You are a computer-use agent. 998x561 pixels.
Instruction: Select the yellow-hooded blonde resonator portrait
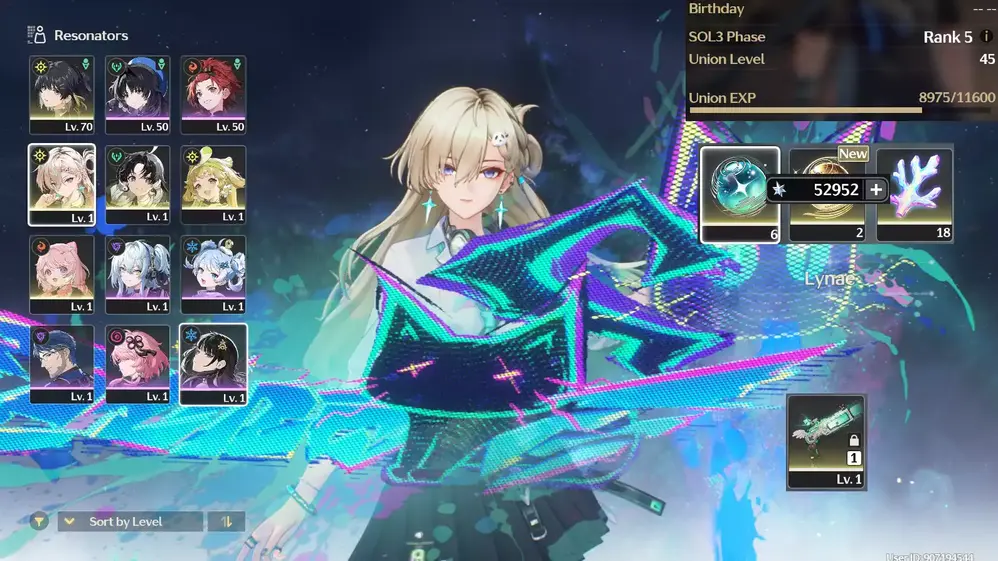pos(213,185)
